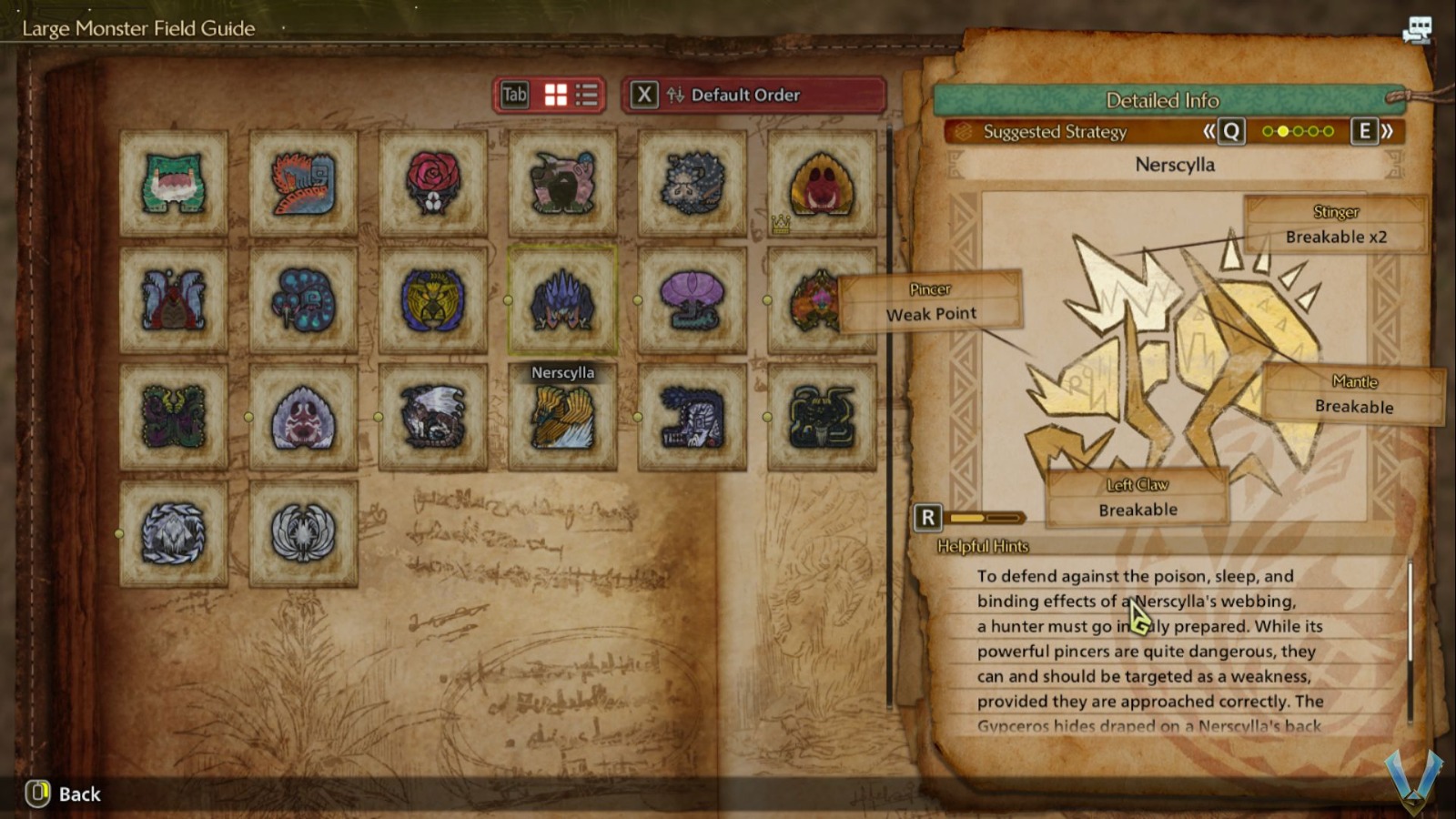The image size is (1456, 819).
Task: Choose the purple mushroom-cap monster tile
Action: 692,299
